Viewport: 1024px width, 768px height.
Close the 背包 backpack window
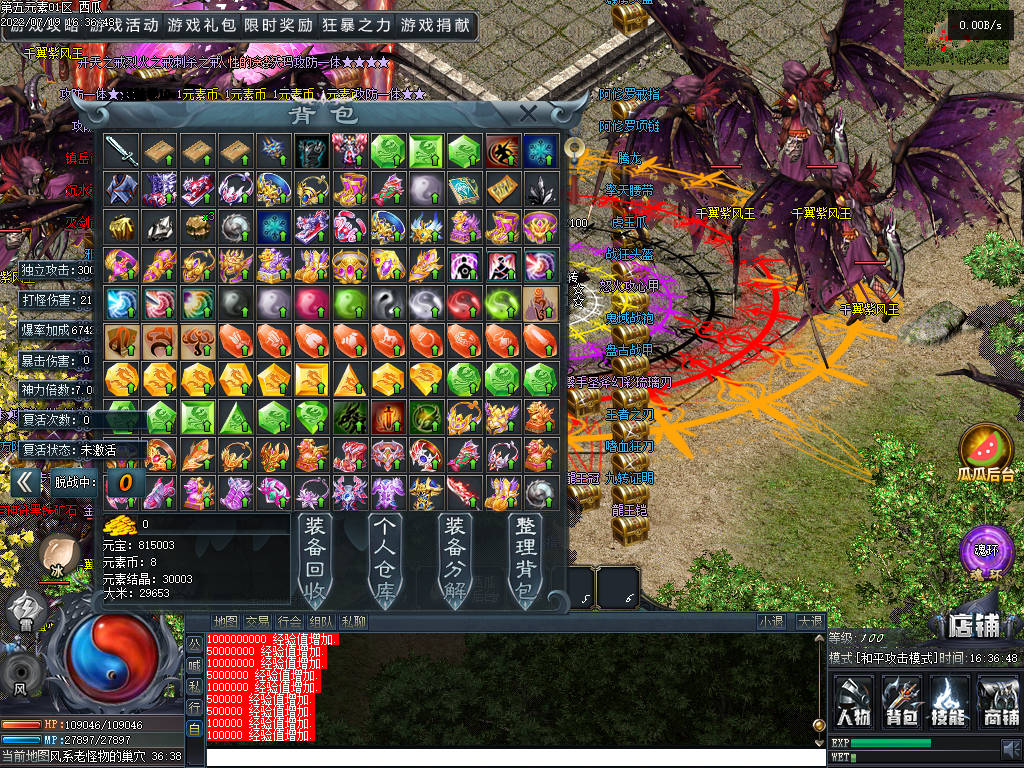(529, 113)
